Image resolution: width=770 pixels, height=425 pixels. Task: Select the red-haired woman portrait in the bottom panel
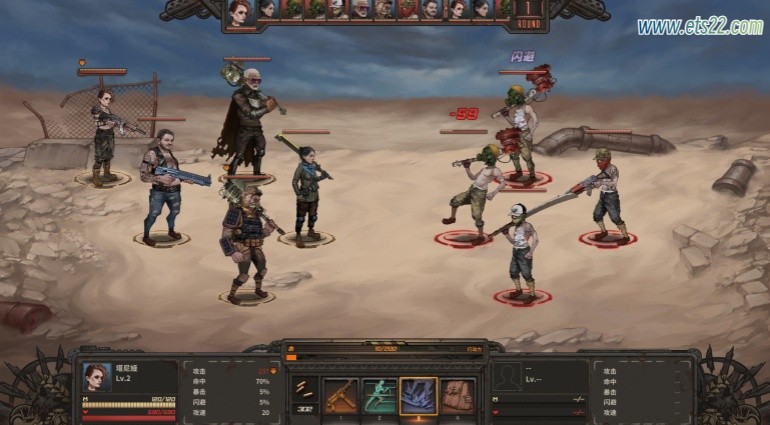coord(97,377)
